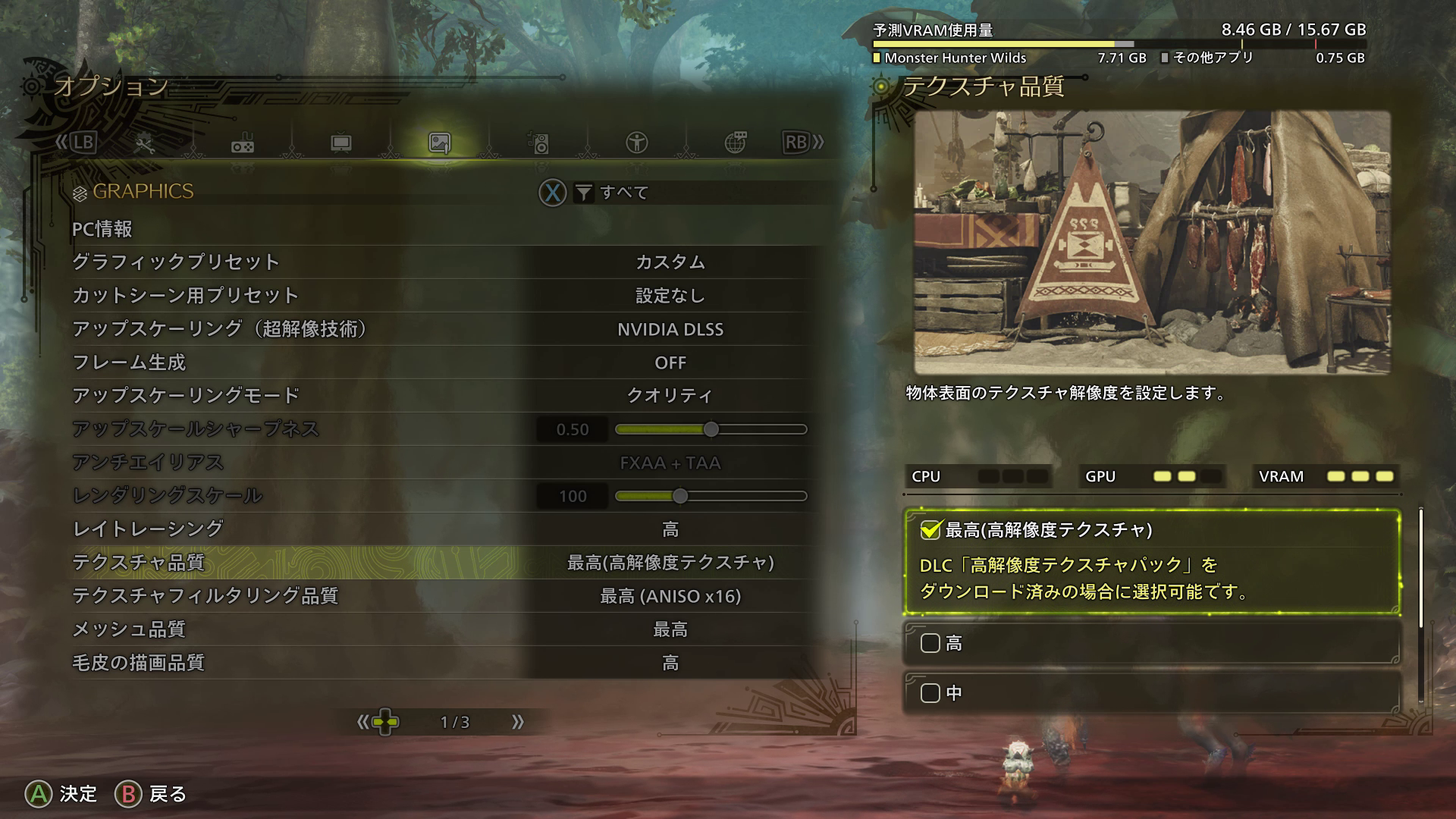
Task: Select the accessibility person tab icon
Action: click(x=638, y=142)
